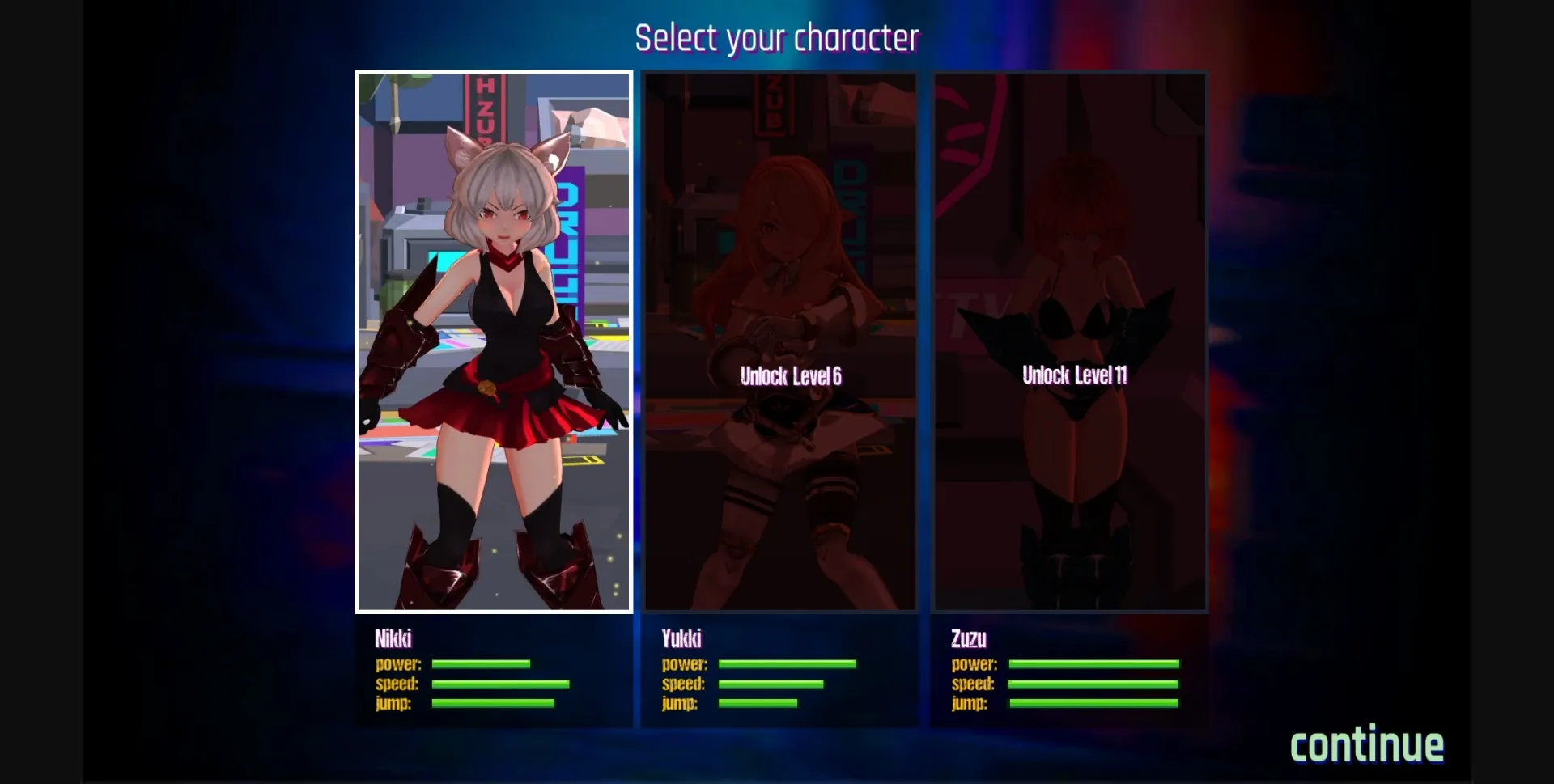Click the 'Unlock Level 11' label on Zuzu
Screen dimensions: 1554x784
click(1076, 375)
